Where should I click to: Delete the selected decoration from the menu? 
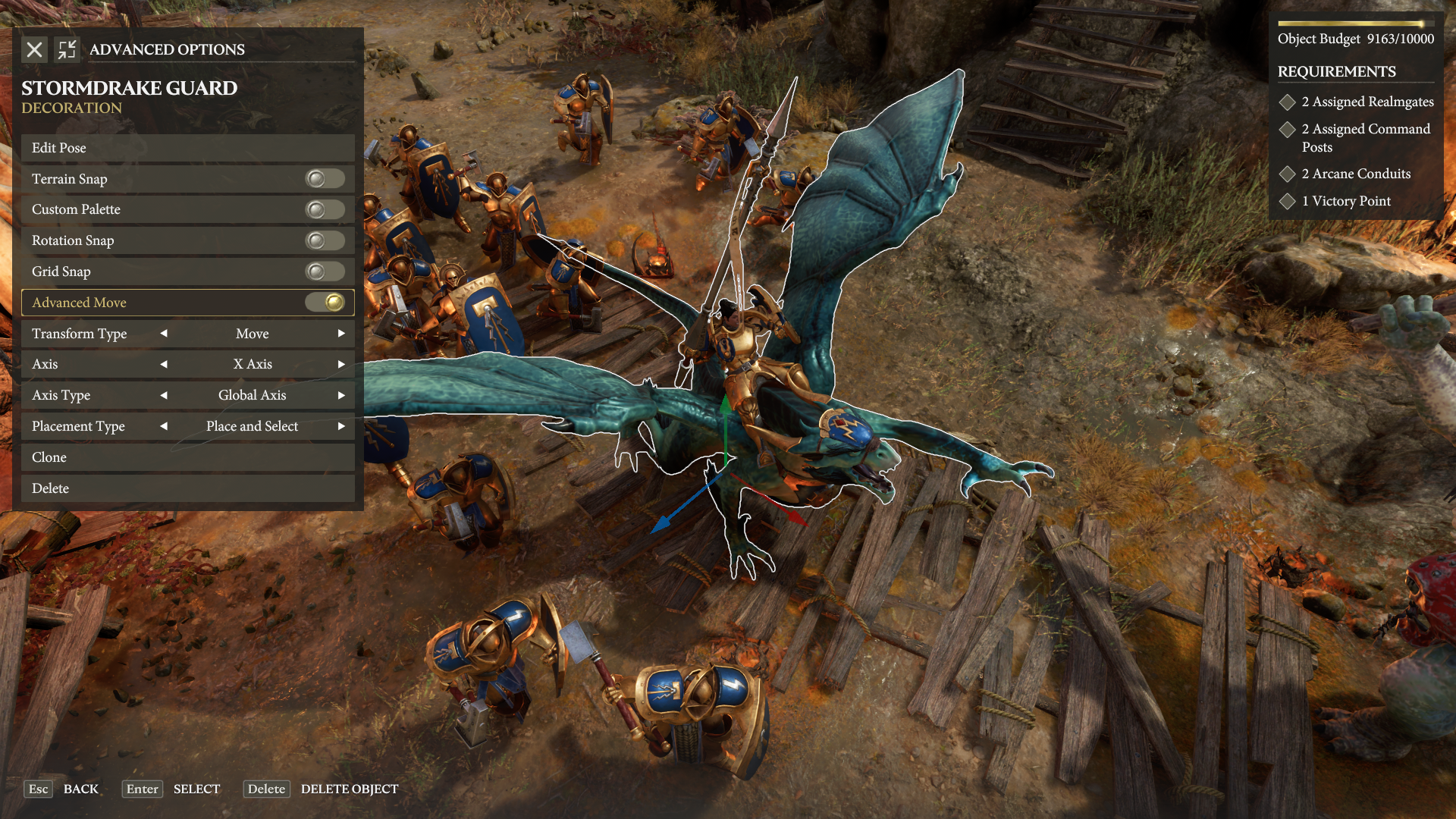[187, 488]
